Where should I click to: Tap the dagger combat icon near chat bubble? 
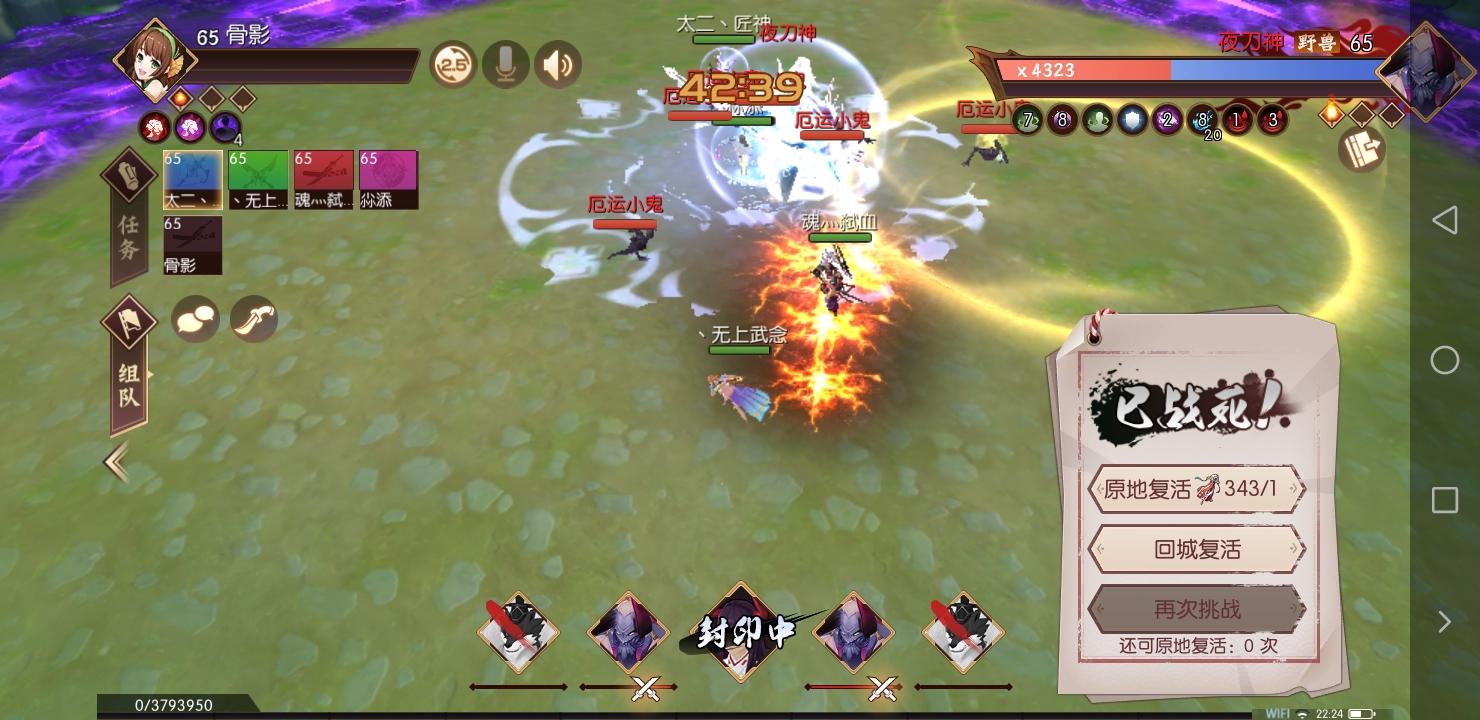[254, 318]
